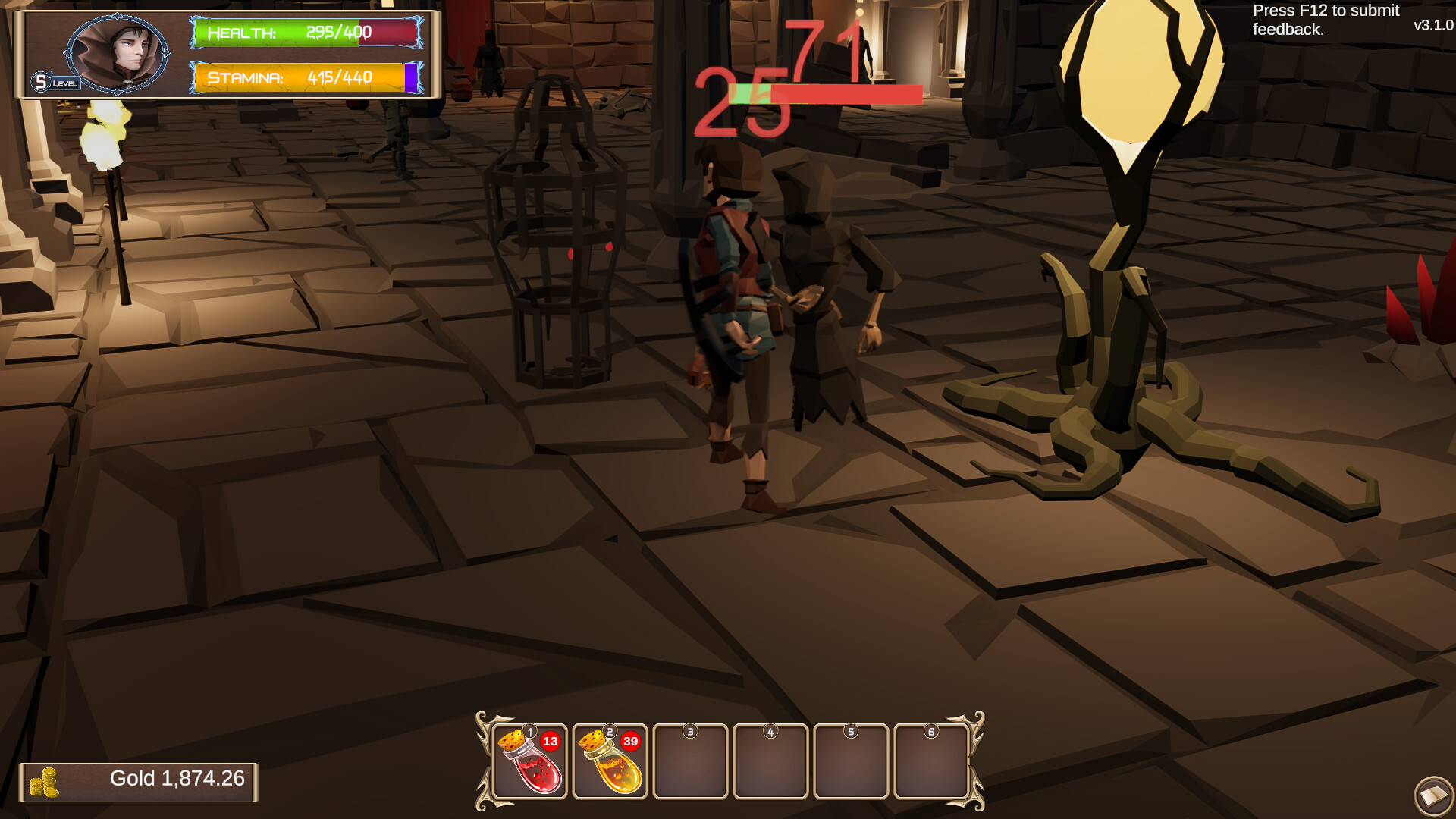This screenshot has height=819, width=1456.
Task: Click the red '13' count badge on the health potion
Action: 551,742
